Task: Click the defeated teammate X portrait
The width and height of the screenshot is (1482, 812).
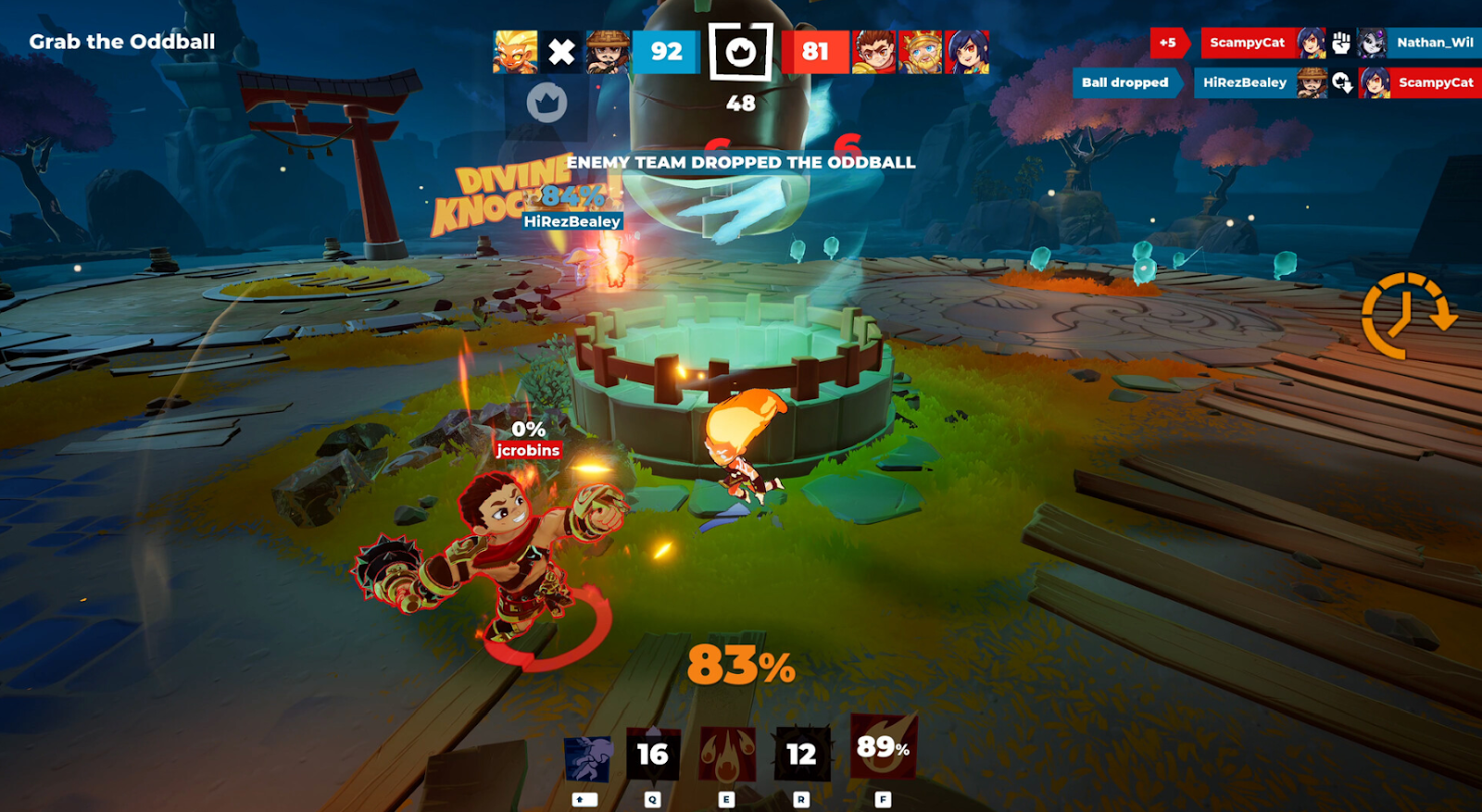Action: point(561,52)
